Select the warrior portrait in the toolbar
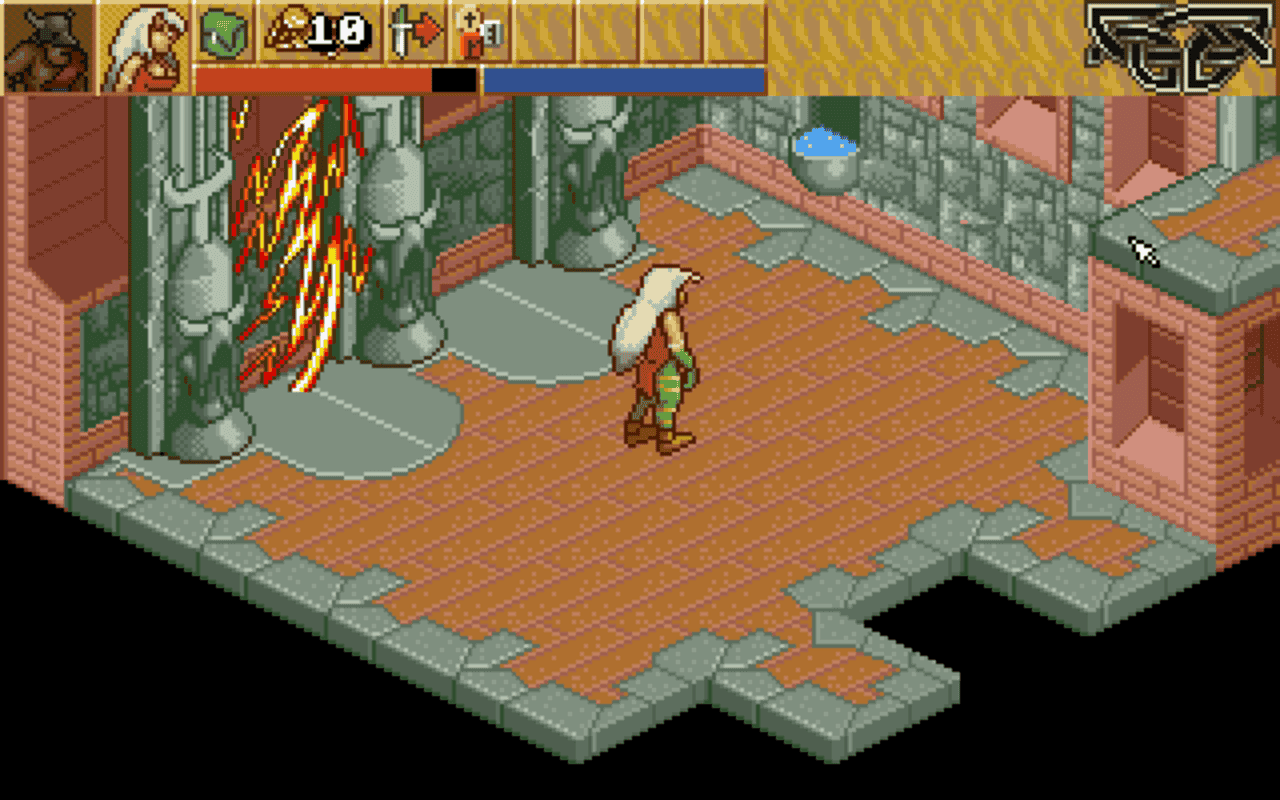Viewport: 1280px width, 800px height. [45, 45]
